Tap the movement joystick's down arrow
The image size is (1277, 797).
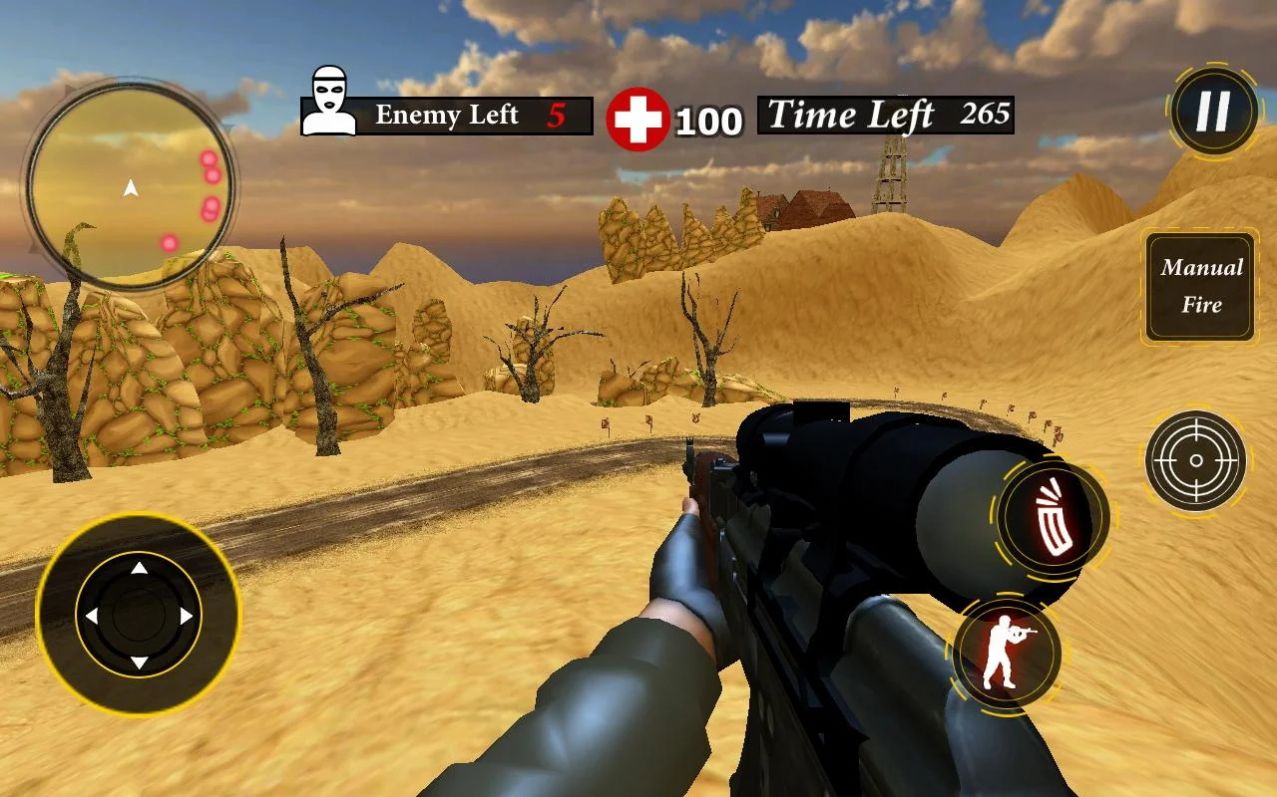tap(139, 662)
